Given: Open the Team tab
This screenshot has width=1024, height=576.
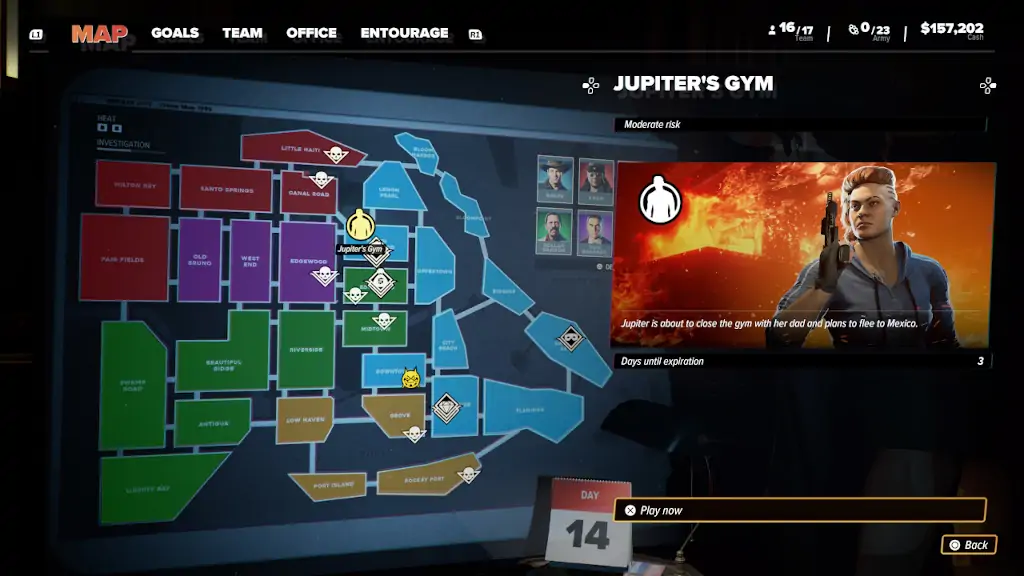Looking at the screenshot, I should [x=242, y=33].
